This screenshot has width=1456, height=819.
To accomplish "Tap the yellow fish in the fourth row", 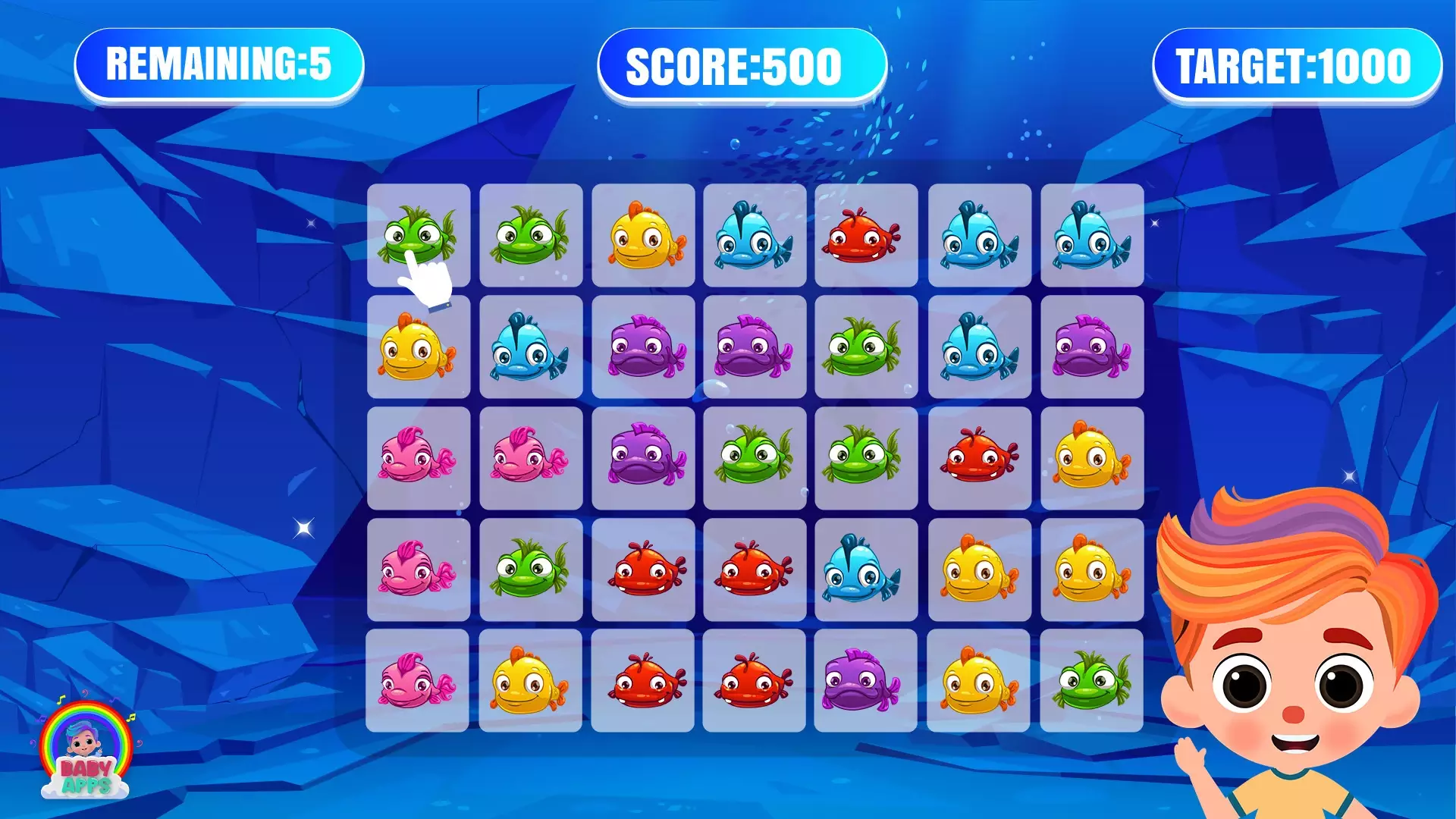I will tap(978, 569).
